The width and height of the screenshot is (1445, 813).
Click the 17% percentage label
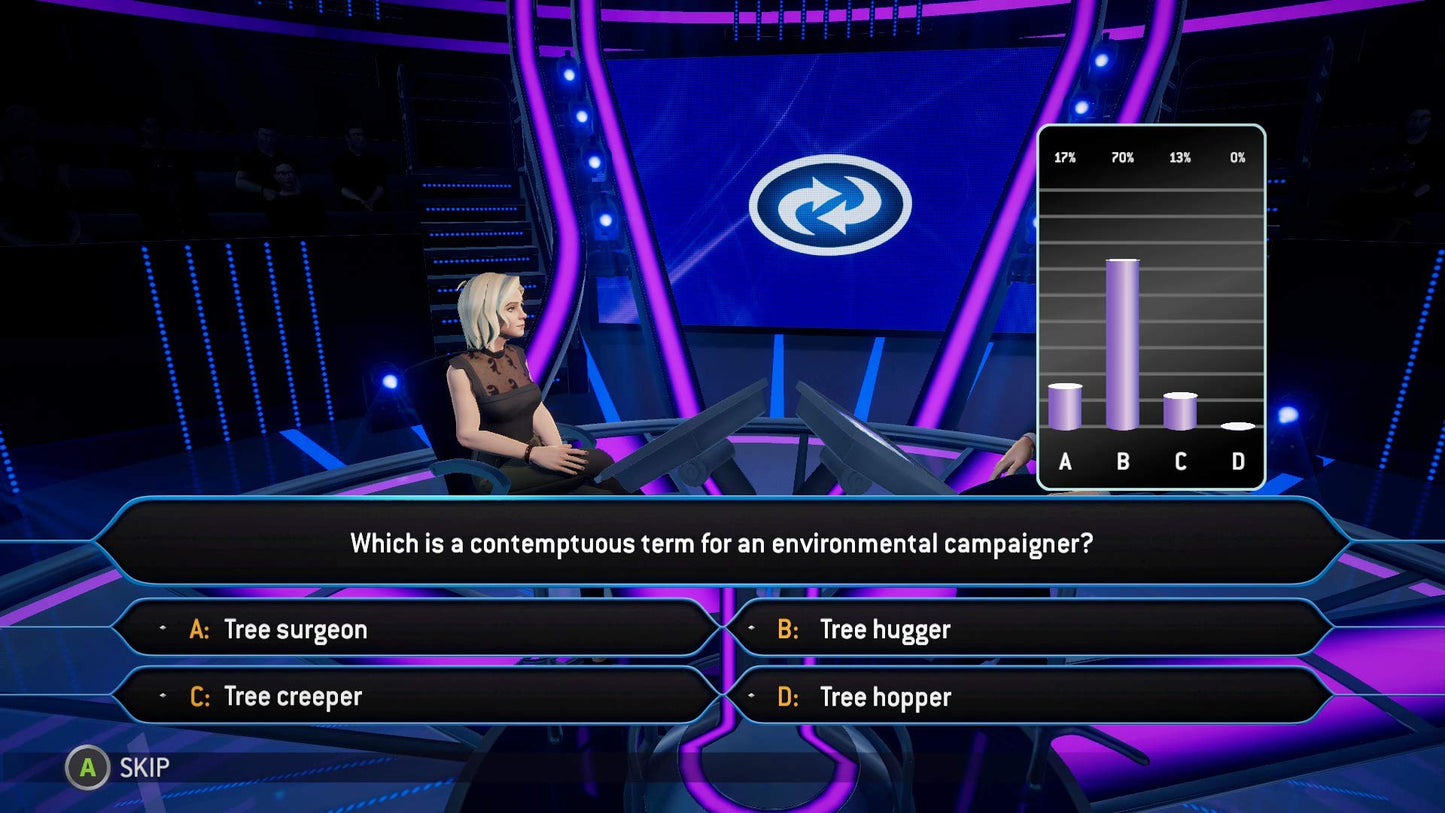click(x=1065, y=157)
